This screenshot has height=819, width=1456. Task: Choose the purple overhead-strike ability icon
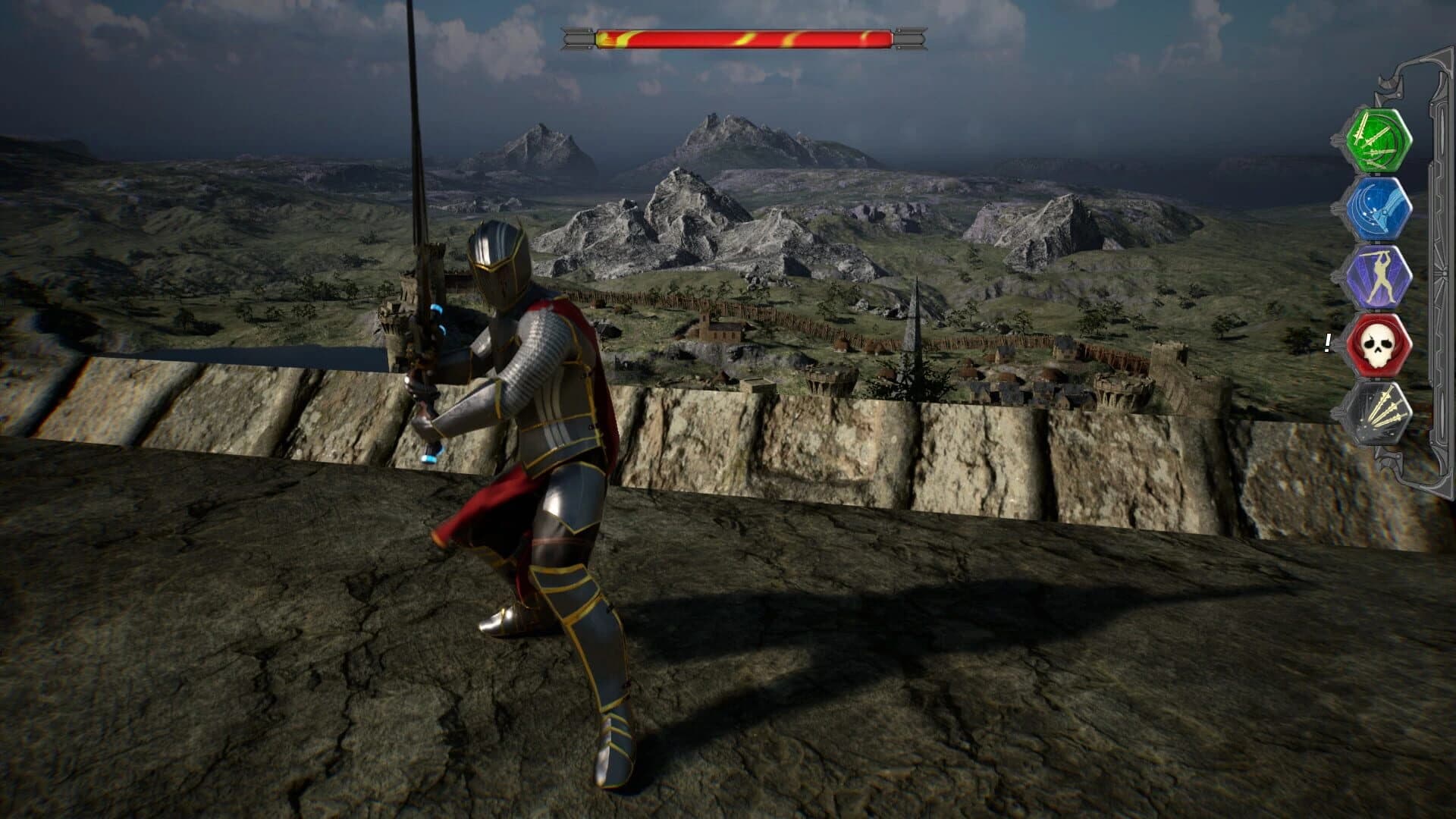pos(1382,273)
